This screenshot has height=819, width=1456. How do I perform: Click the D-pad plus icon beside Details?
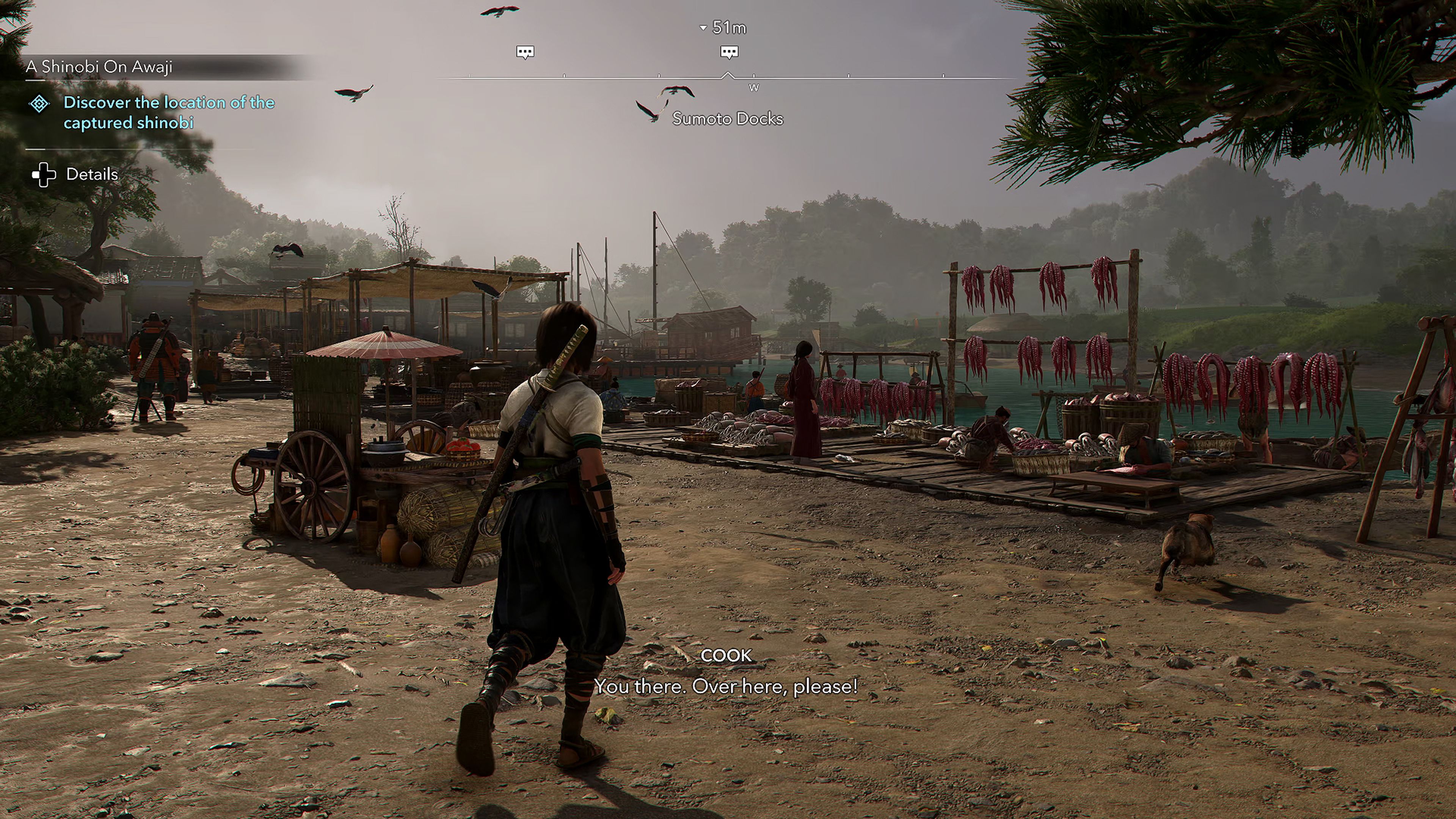[44, 174]
